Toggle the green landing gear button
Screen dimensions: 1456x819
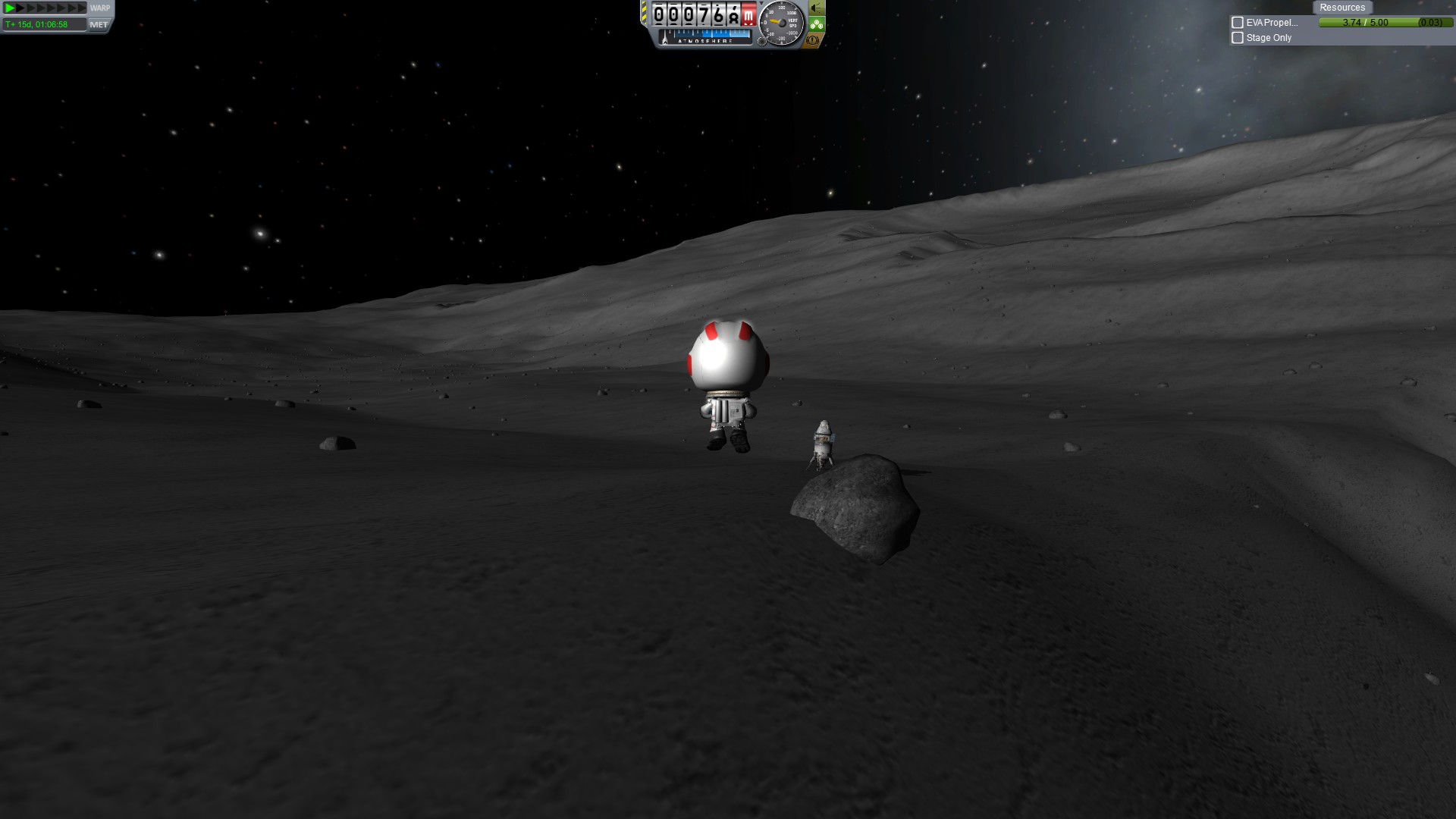point(816,24)
